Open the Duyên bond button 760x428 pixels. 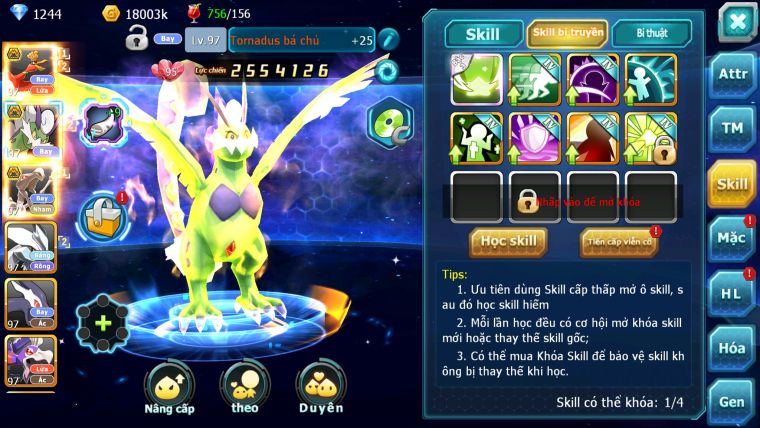point(321,389)
